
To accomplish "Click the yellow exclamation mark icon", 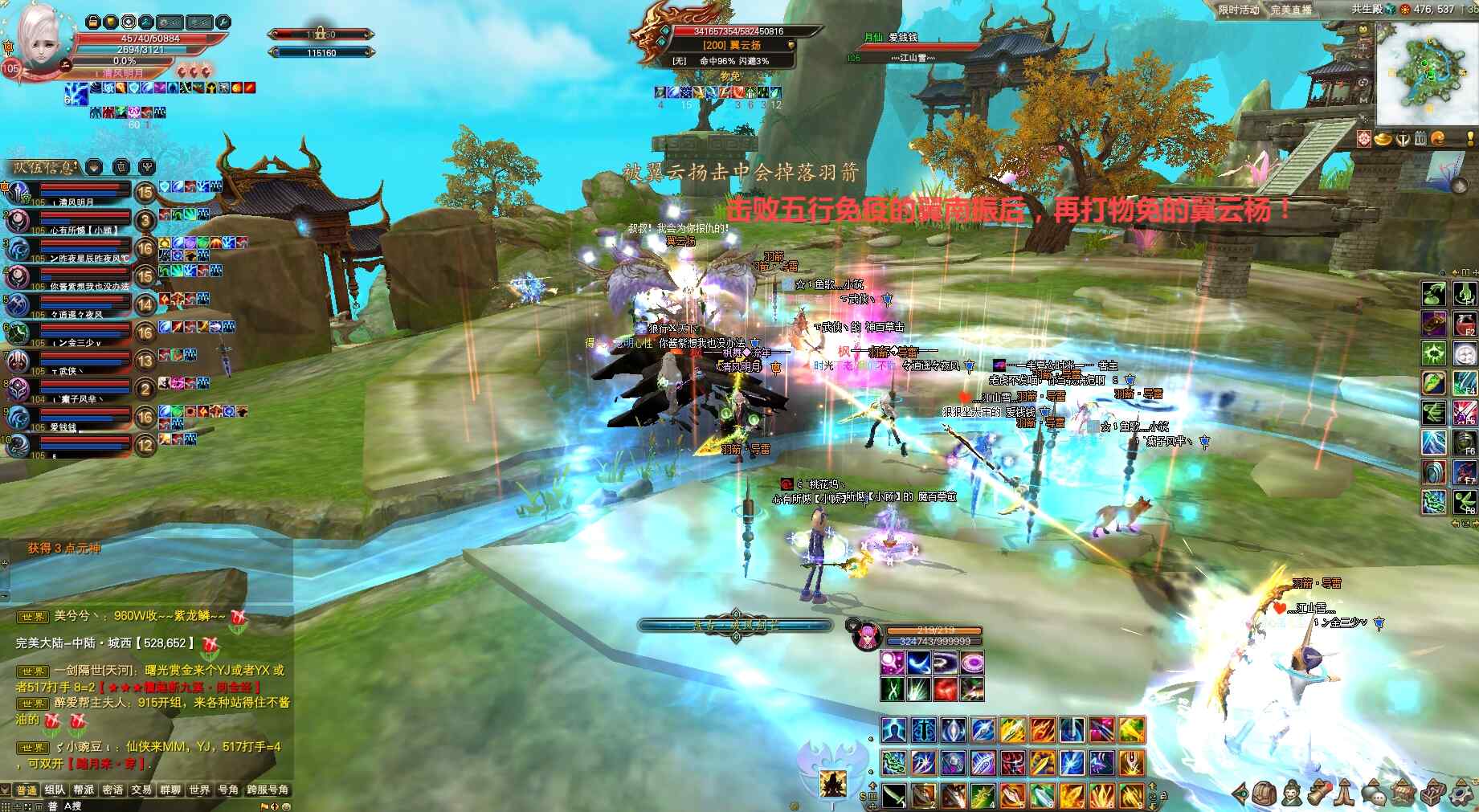I will point(1470,139).
